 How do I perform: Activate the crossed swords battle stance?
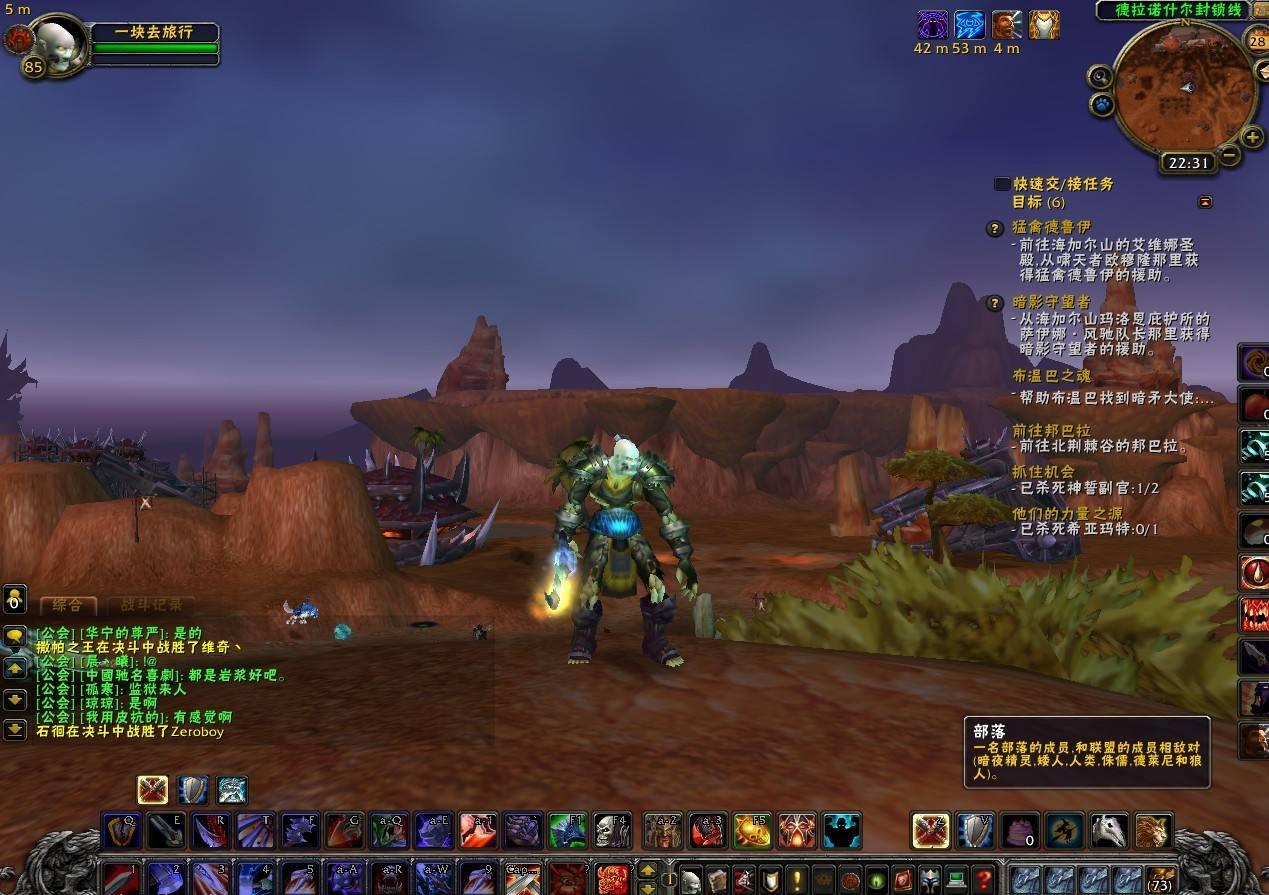coord(152,790)
